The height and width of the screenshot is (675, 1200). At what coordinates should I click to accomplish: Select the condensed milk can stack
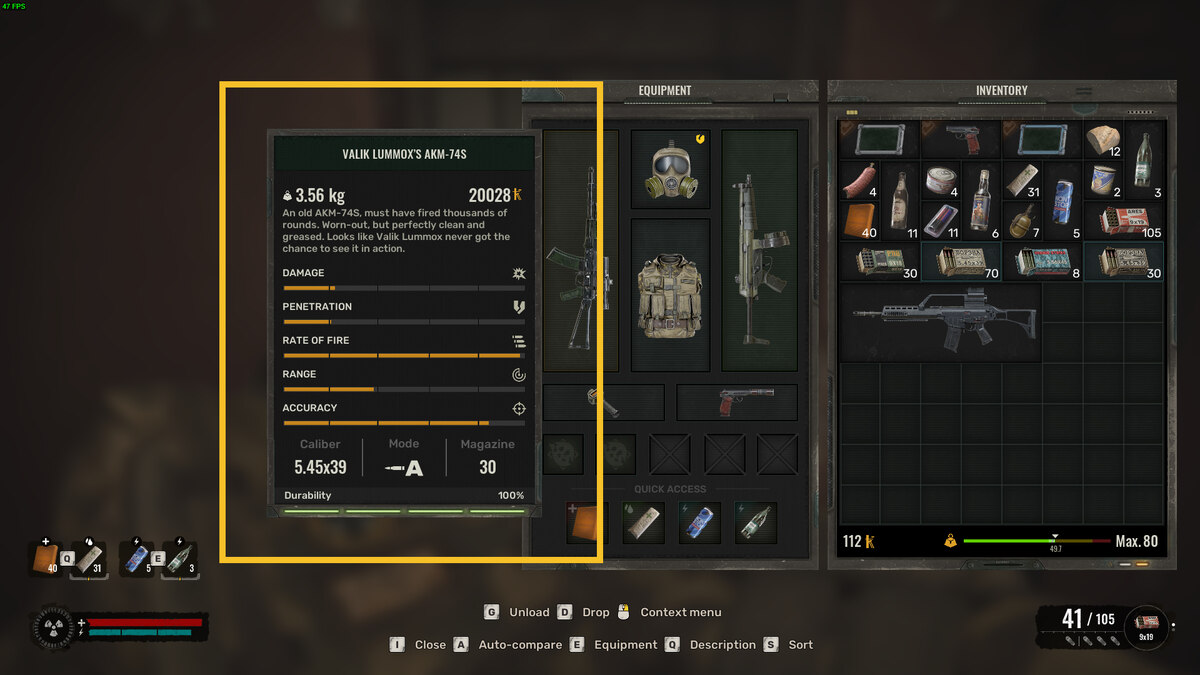(x=1103, y=181)
